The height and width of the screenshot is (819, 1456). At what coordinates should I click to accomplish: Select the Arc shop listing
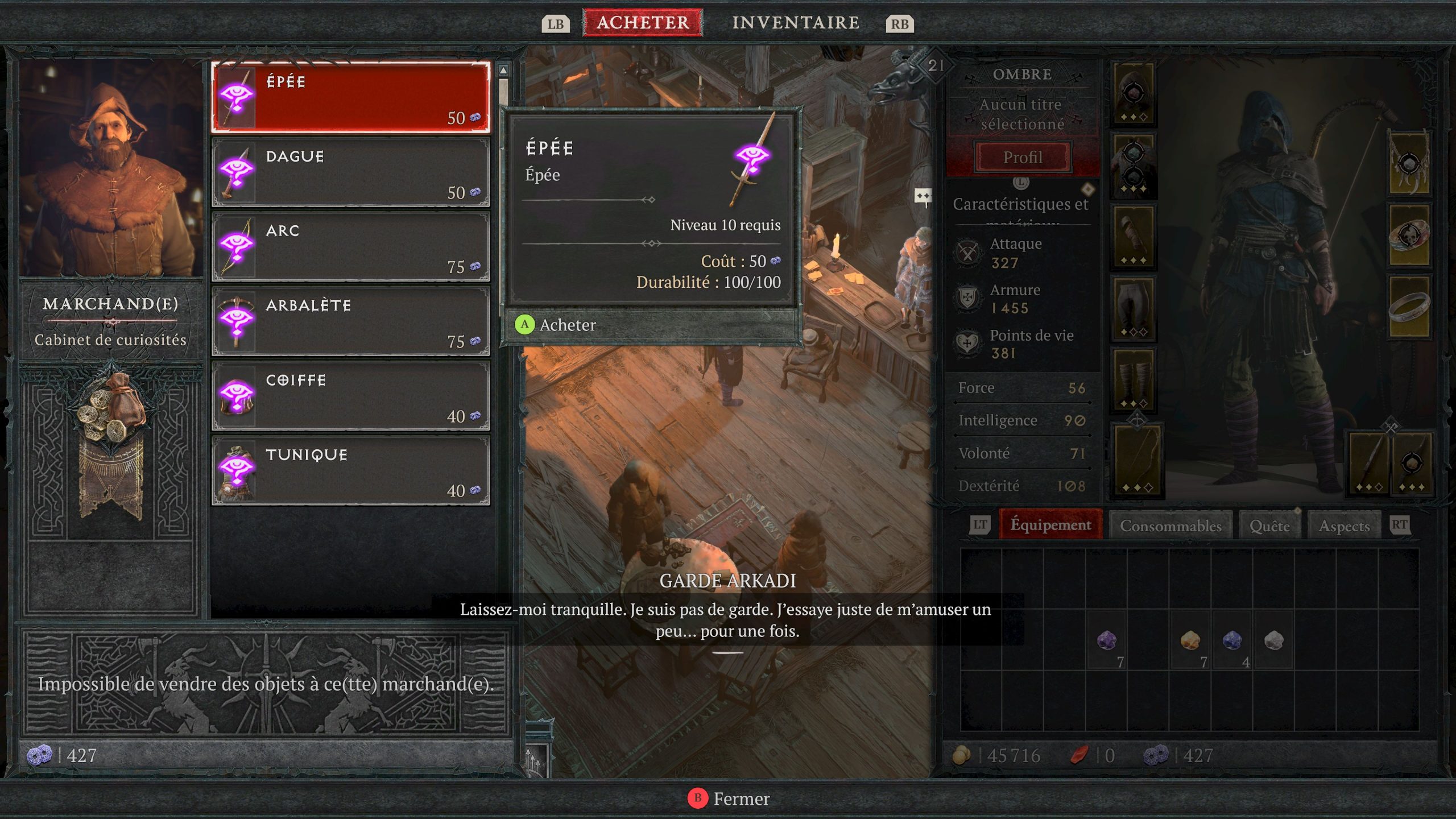point(350,246)
